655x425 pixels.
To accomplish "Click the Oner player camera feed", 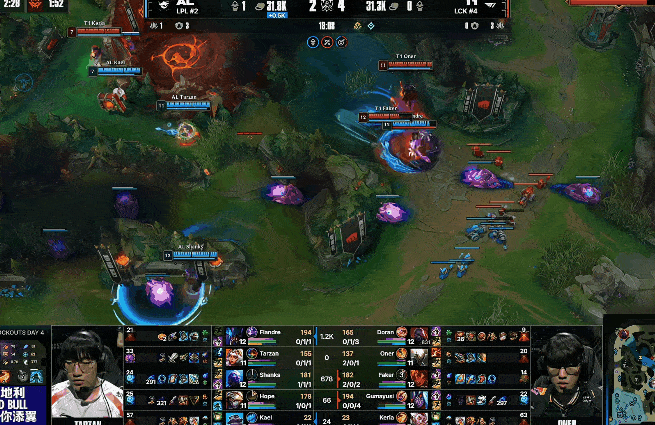I will [x=565, y=377].
